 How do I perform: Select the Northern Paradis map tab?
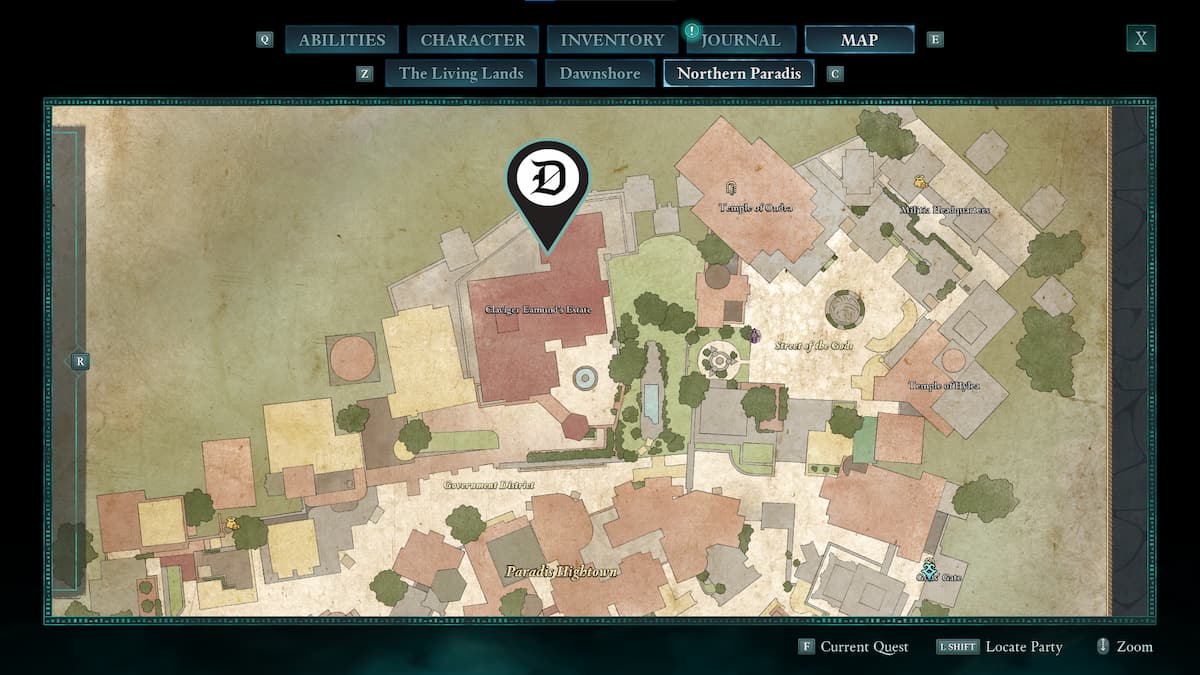pyautogui.click(x=739, y=73)
